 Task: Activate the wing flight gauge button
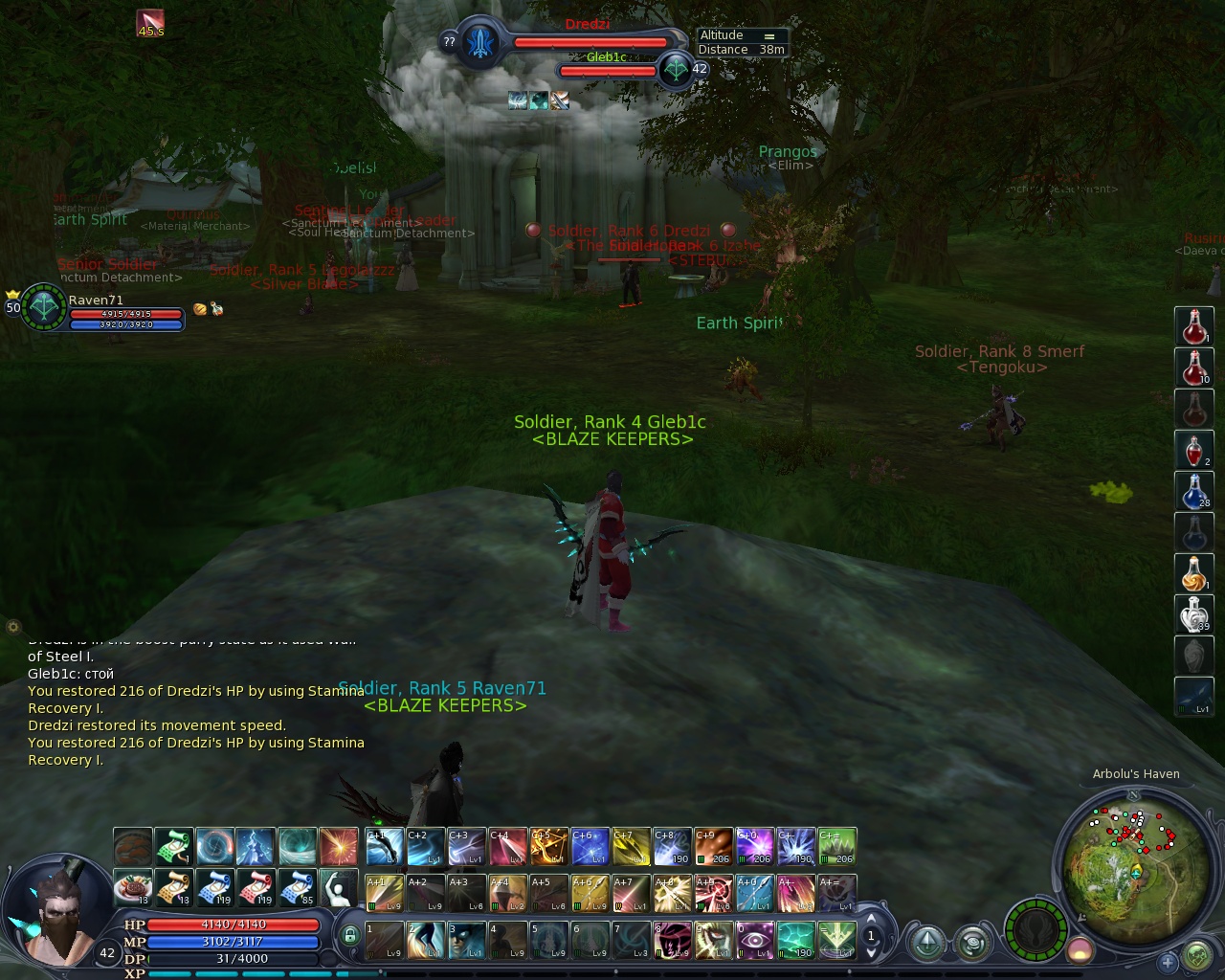pyautogui.click(x=1036, y=930)
